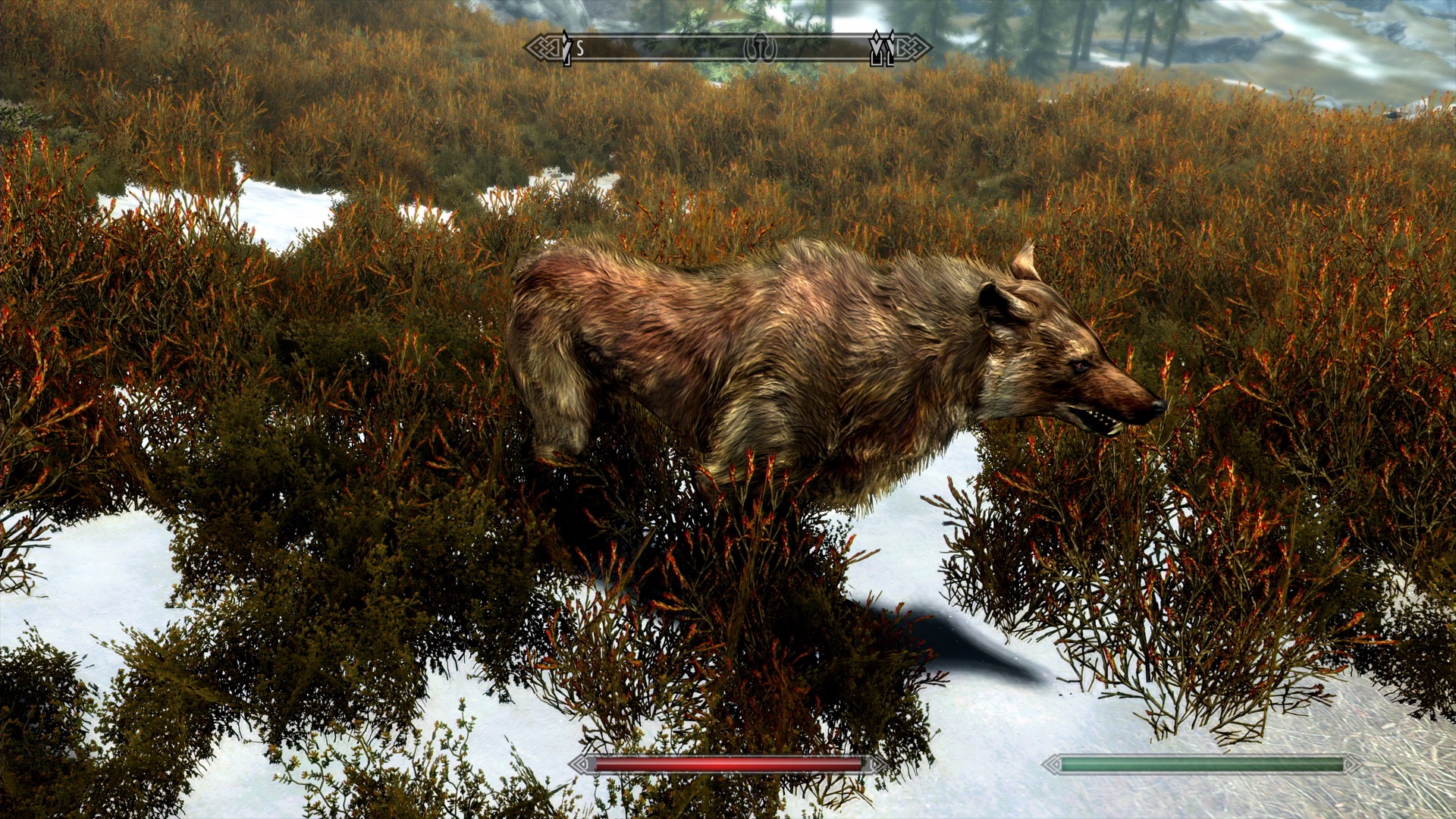Click the diamond arrow tip above the compass bar
Screen dimensions: 1456x819
pyautogui.click(x=877, y=35)
